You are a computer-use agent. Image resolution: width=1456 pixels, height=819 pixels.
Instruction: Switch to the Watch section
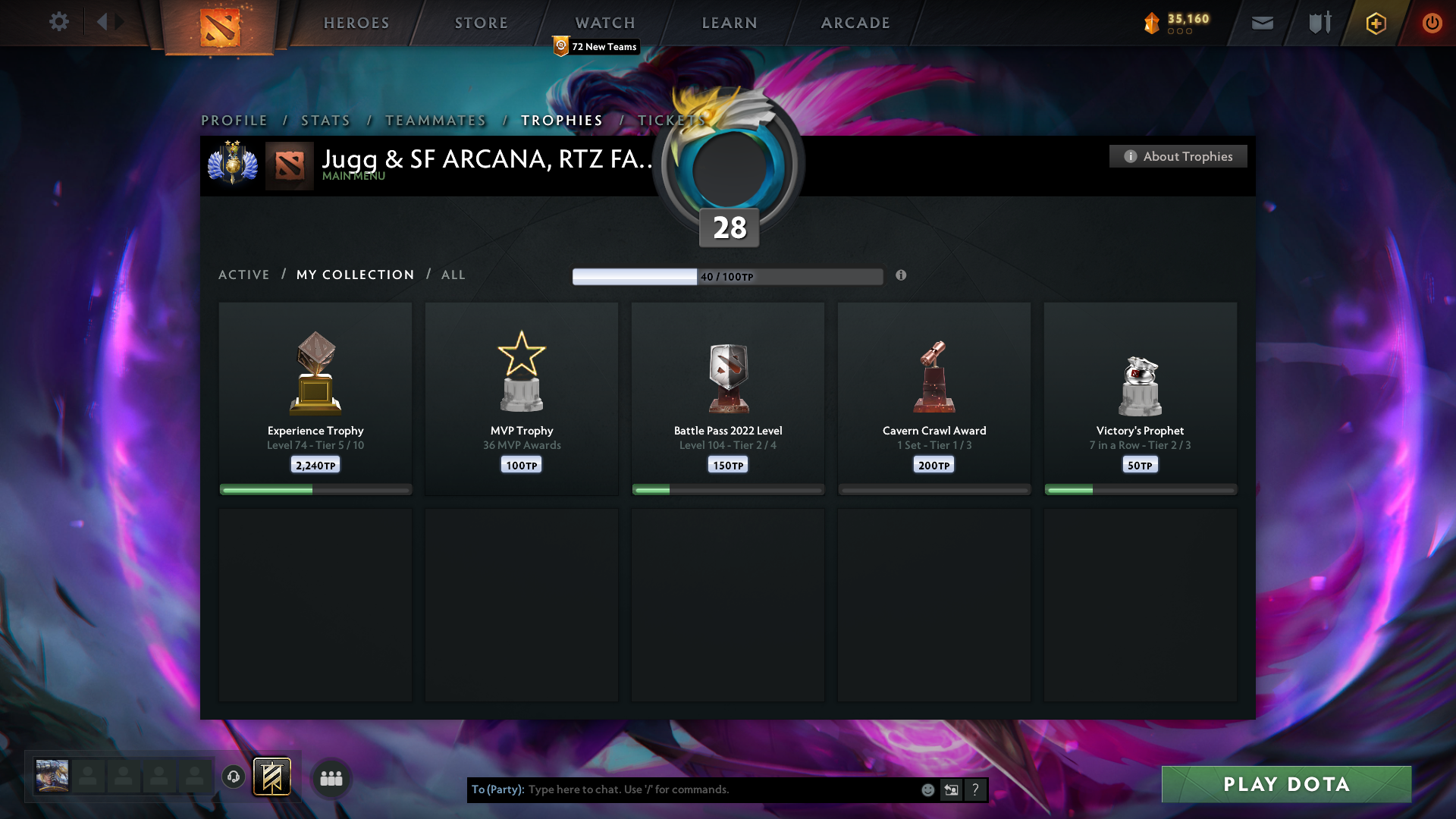pyautogui.click(x=605, y=23)
